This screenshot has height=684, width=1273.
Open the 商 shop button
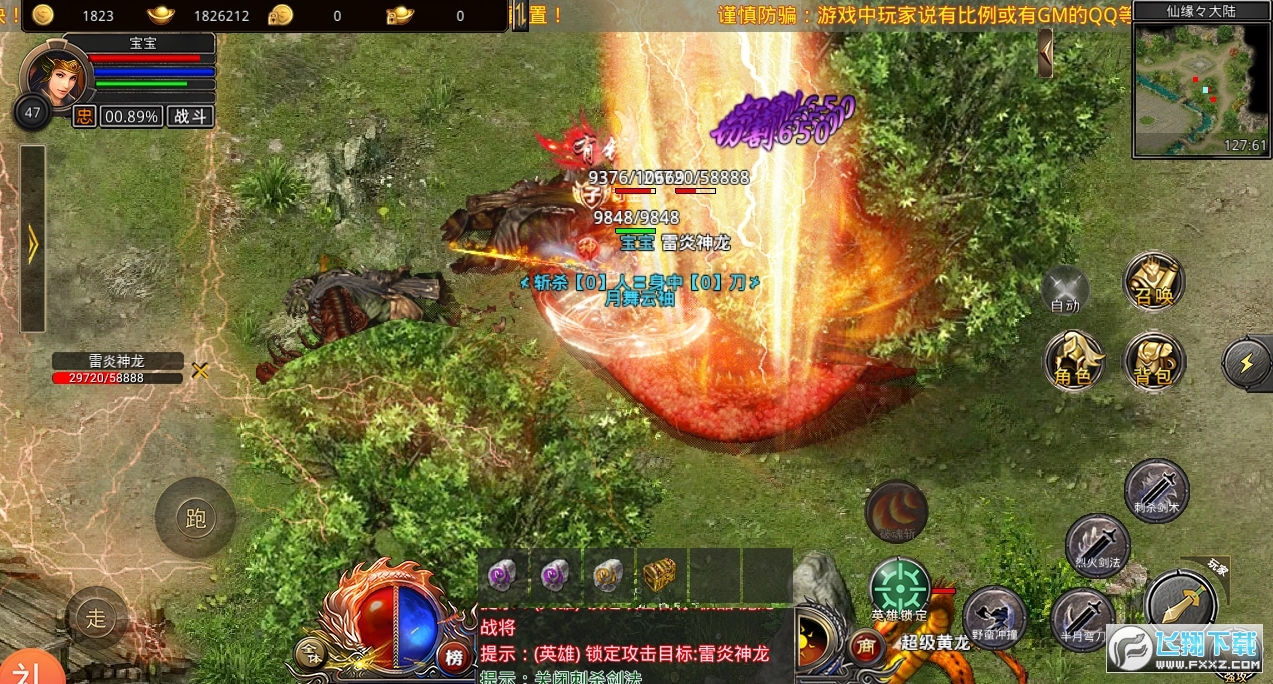pos(865,647)
